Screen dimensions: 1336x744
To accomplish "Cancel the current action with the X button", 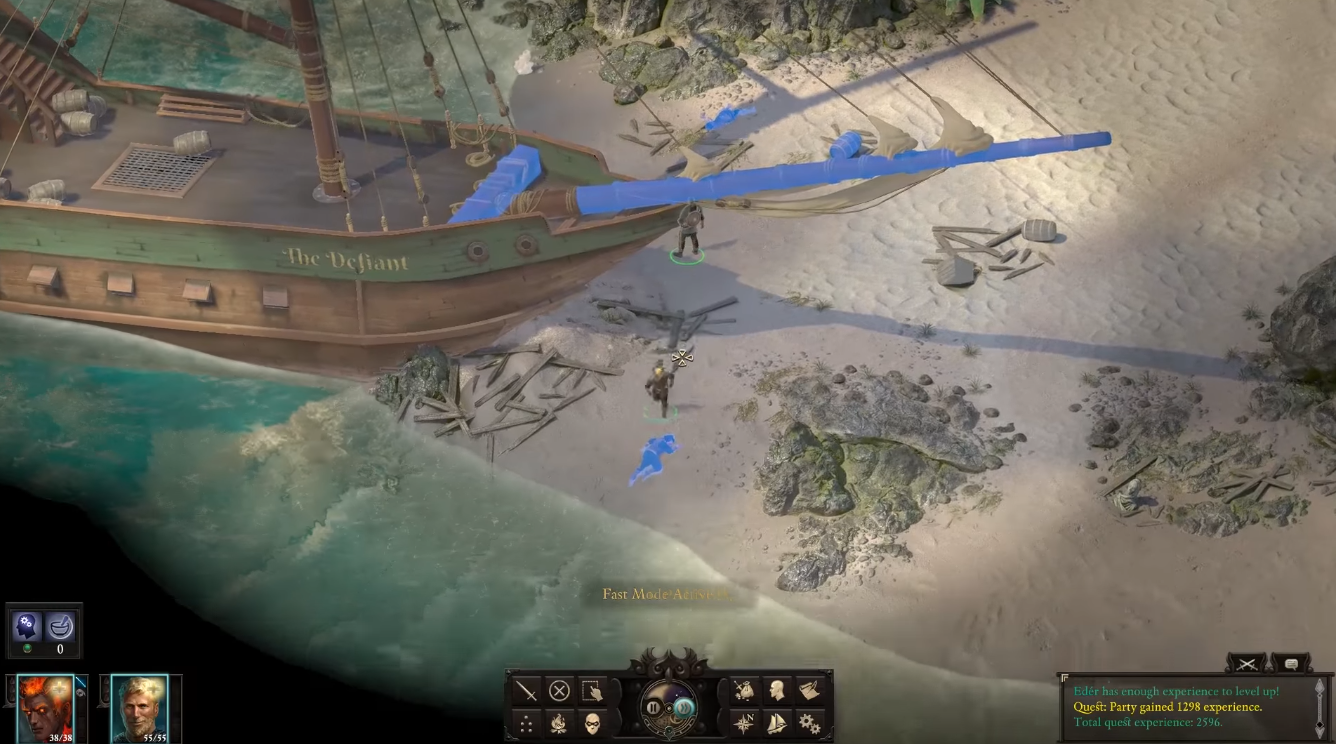I will pyautogui.click(x=559, y=691).
